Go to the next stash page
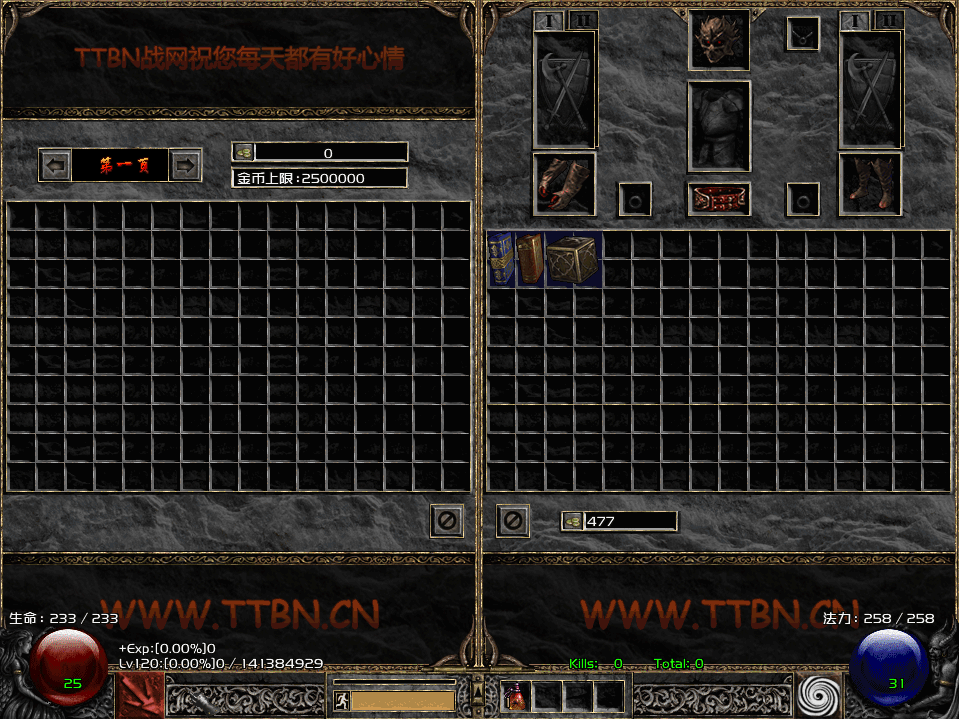959x719 pixels. point(185,165)
